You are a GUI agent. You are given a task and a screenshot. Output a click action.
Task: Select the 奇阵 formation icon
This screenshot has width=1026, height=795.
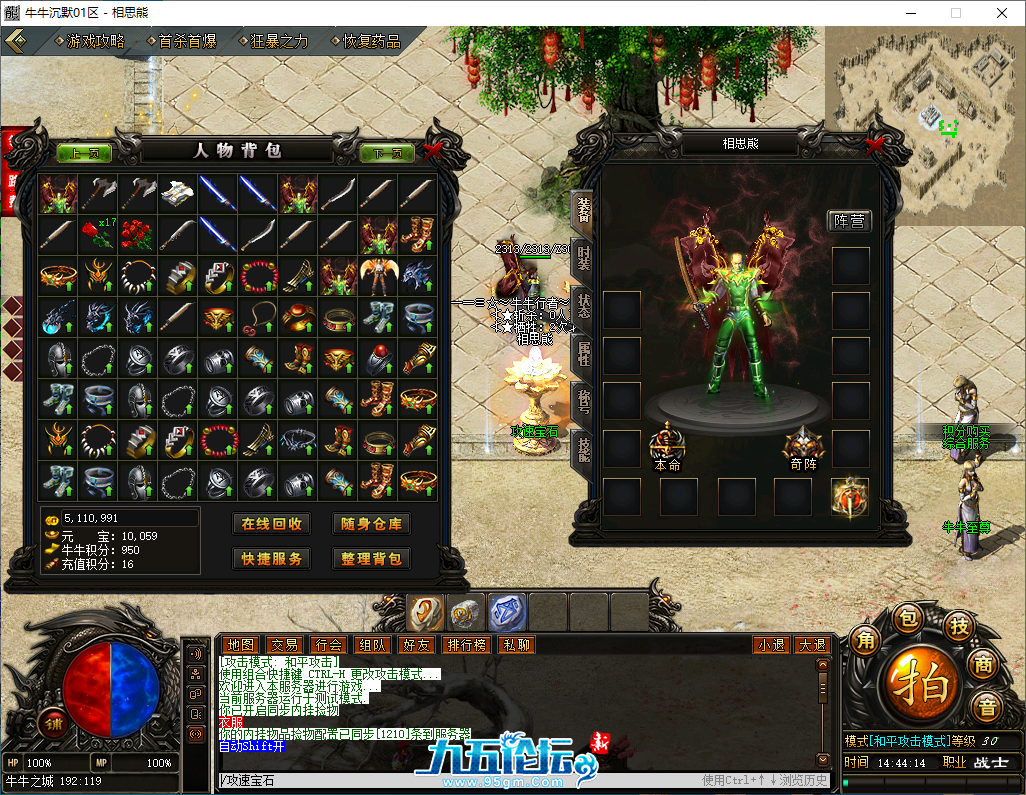802,443
